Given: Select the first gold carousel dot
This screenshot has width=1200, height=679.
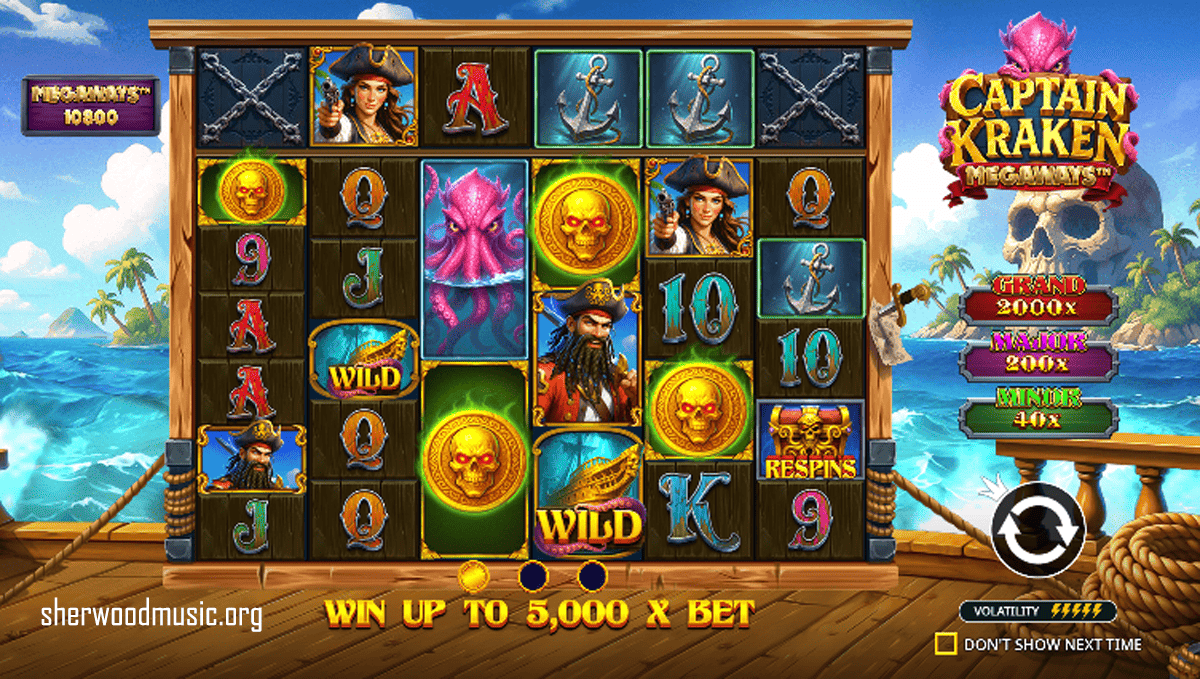Looking at the screenshot, I should [472, 576].
